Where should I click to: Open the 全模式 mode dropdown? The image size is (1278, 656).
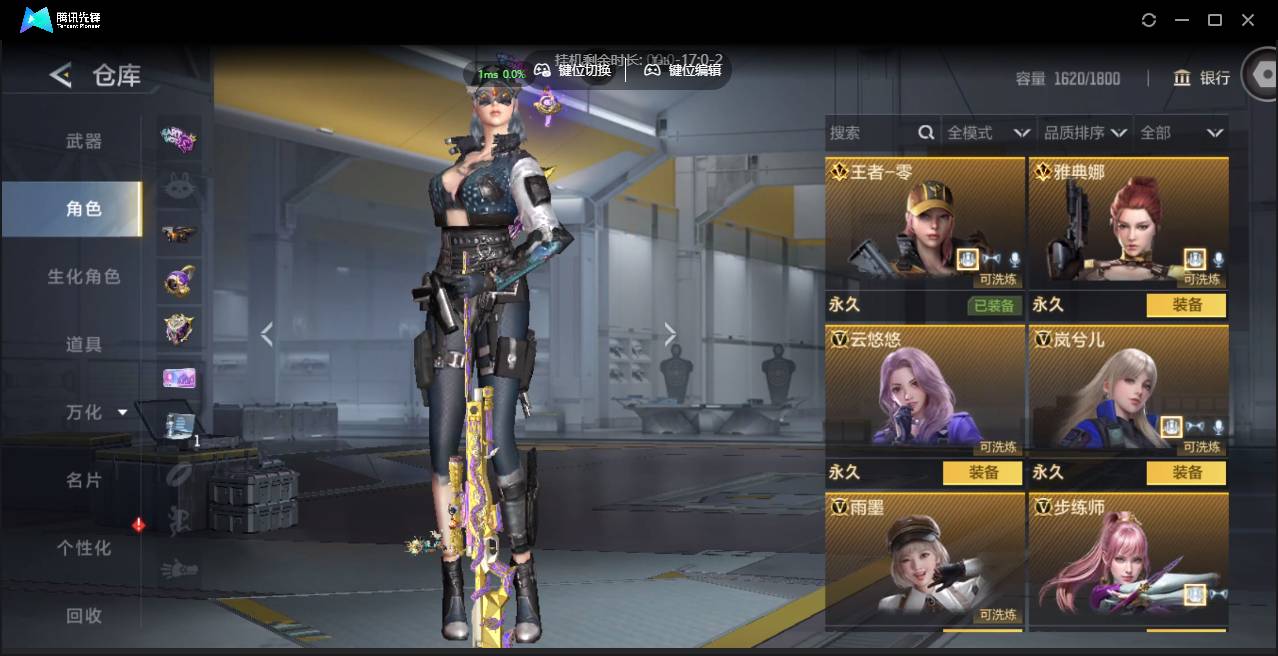click(x=988, y=133)
